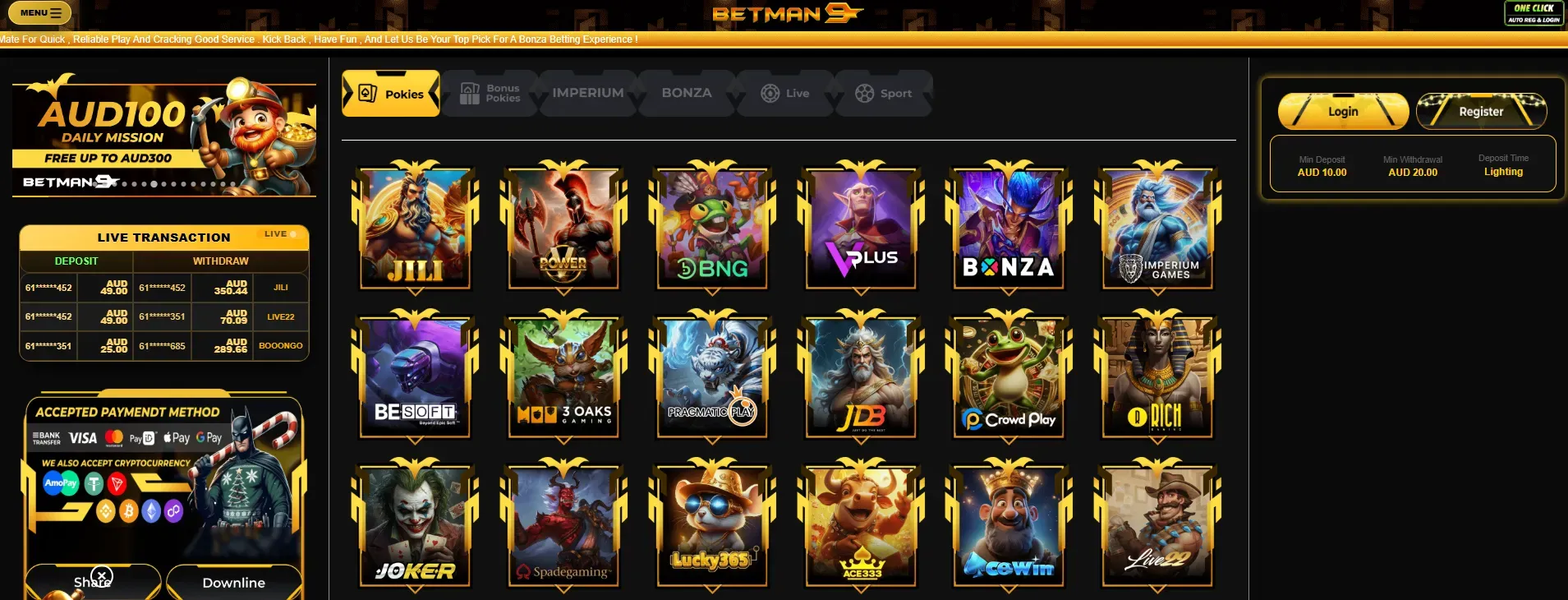Open the MENU button
The width and height of the screenshot is (1568, 600).
[39, 13]
